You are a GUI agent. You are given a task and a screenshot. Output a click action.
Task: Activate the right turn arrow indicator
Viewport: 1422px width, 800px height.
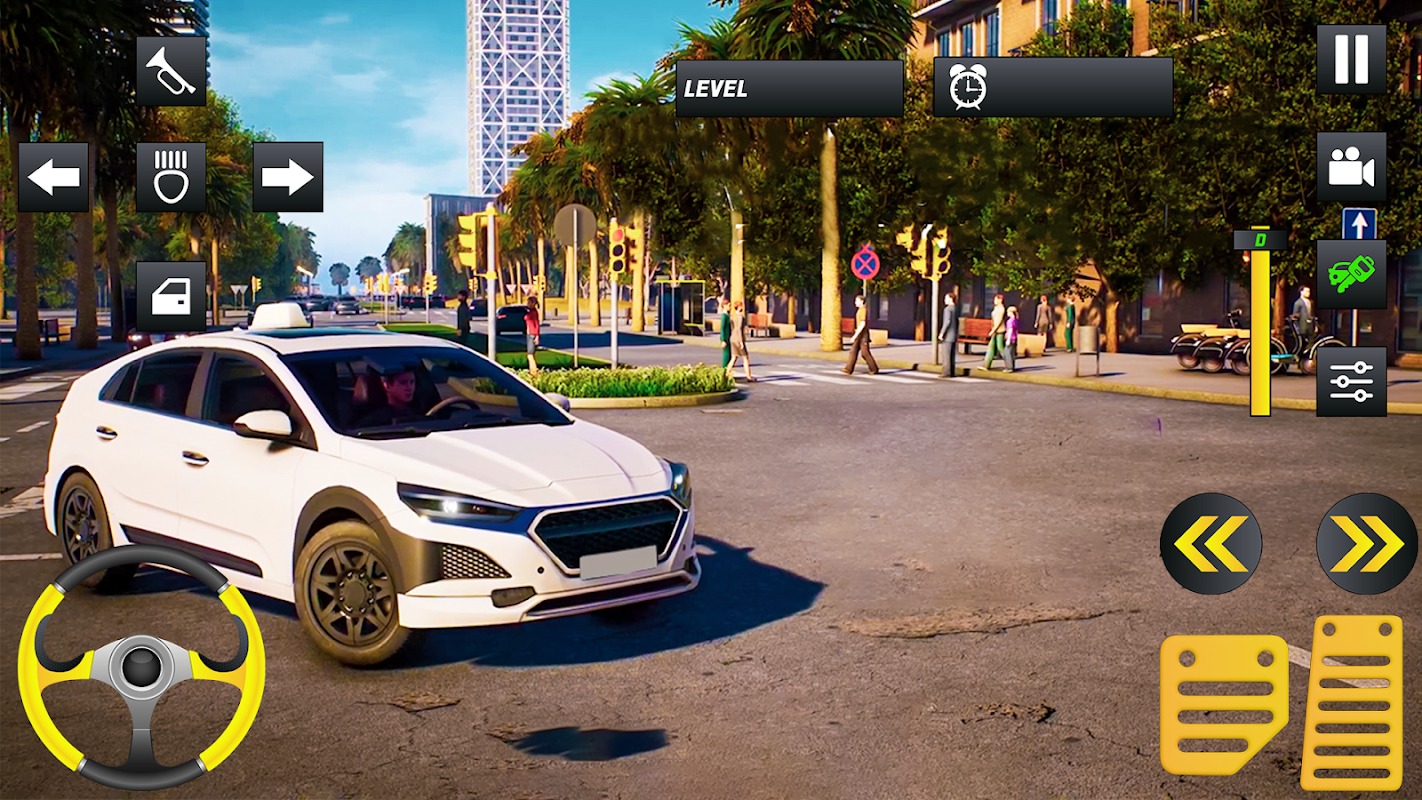(288, 177)
